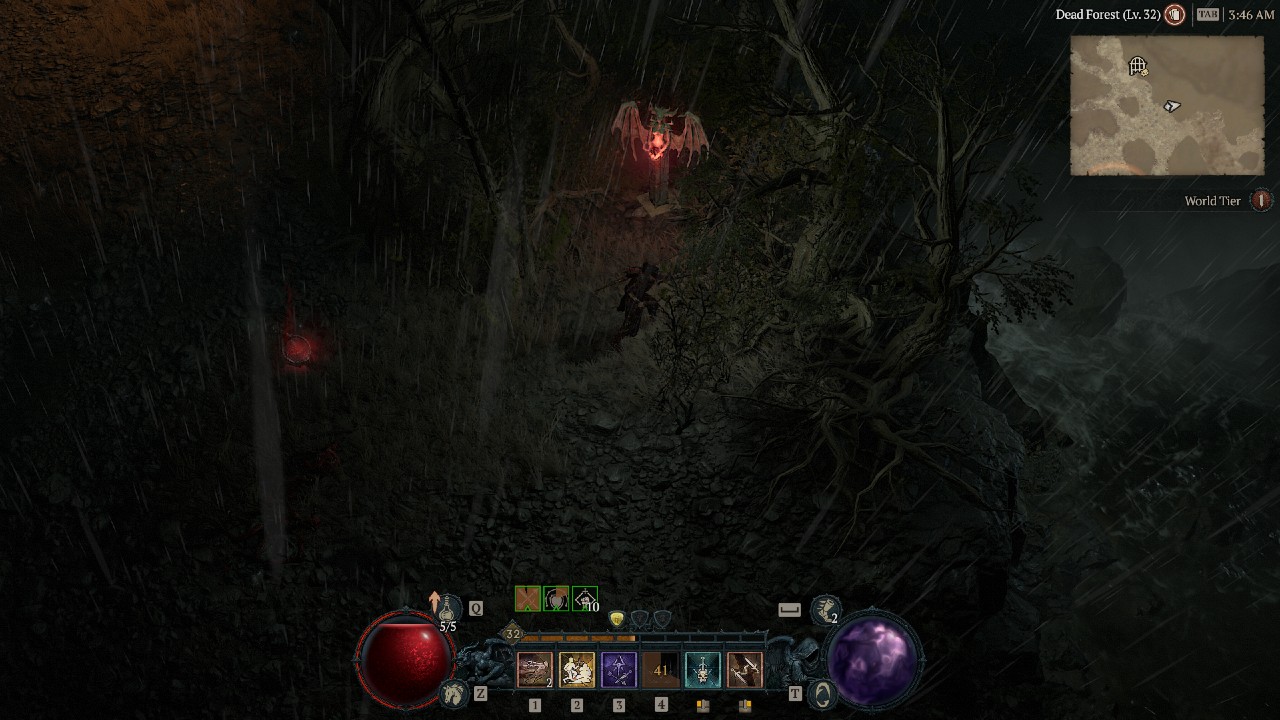Screen dimensions: 1280x720
Task: Click the golden fortify shield icon above the XP bar
Action: pyautogui.click(x=617, y=619)
